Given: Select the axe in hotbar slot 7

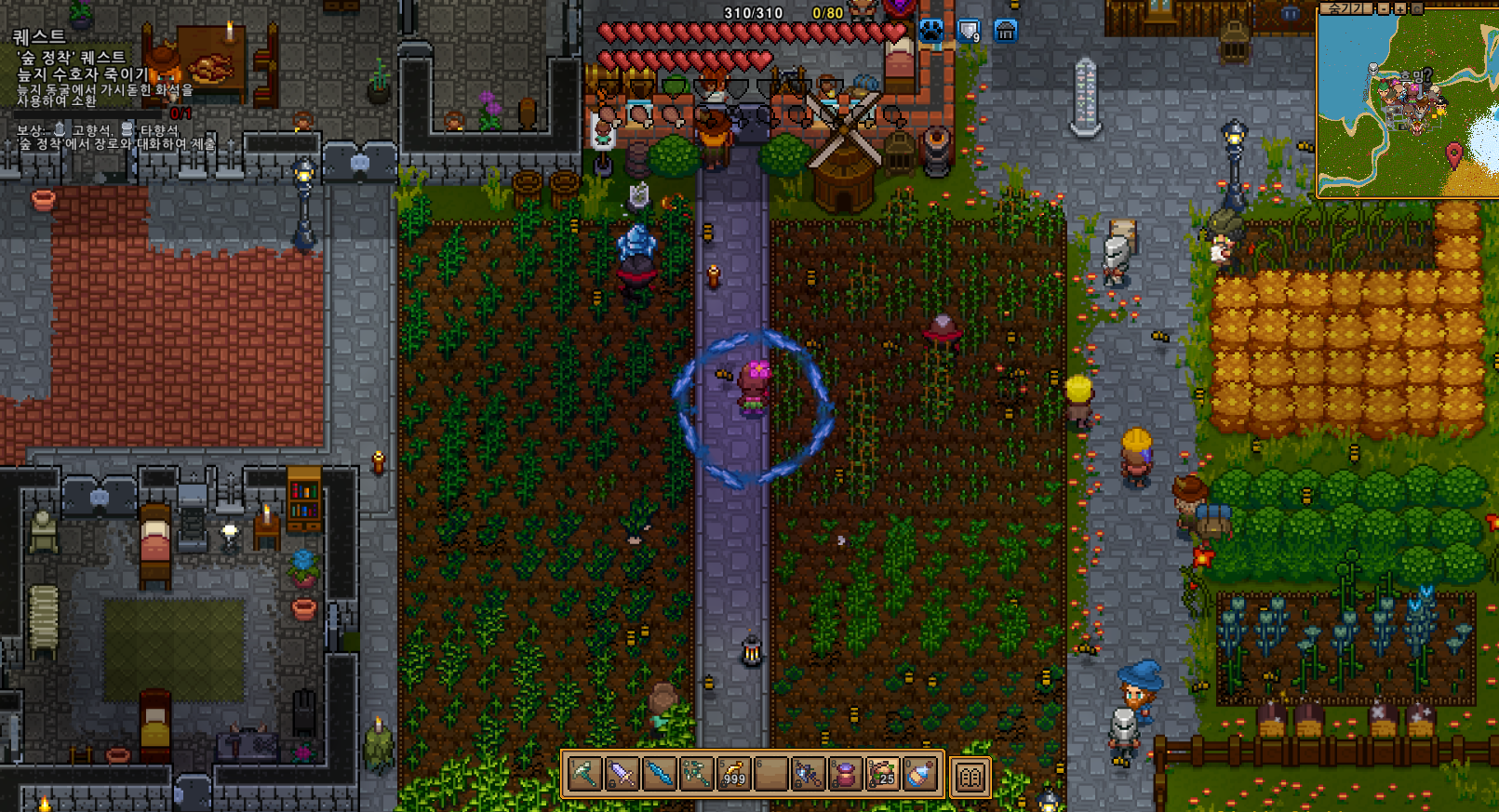Looking at the screenshot, I should pyautogui.click(x=808, y=773).
